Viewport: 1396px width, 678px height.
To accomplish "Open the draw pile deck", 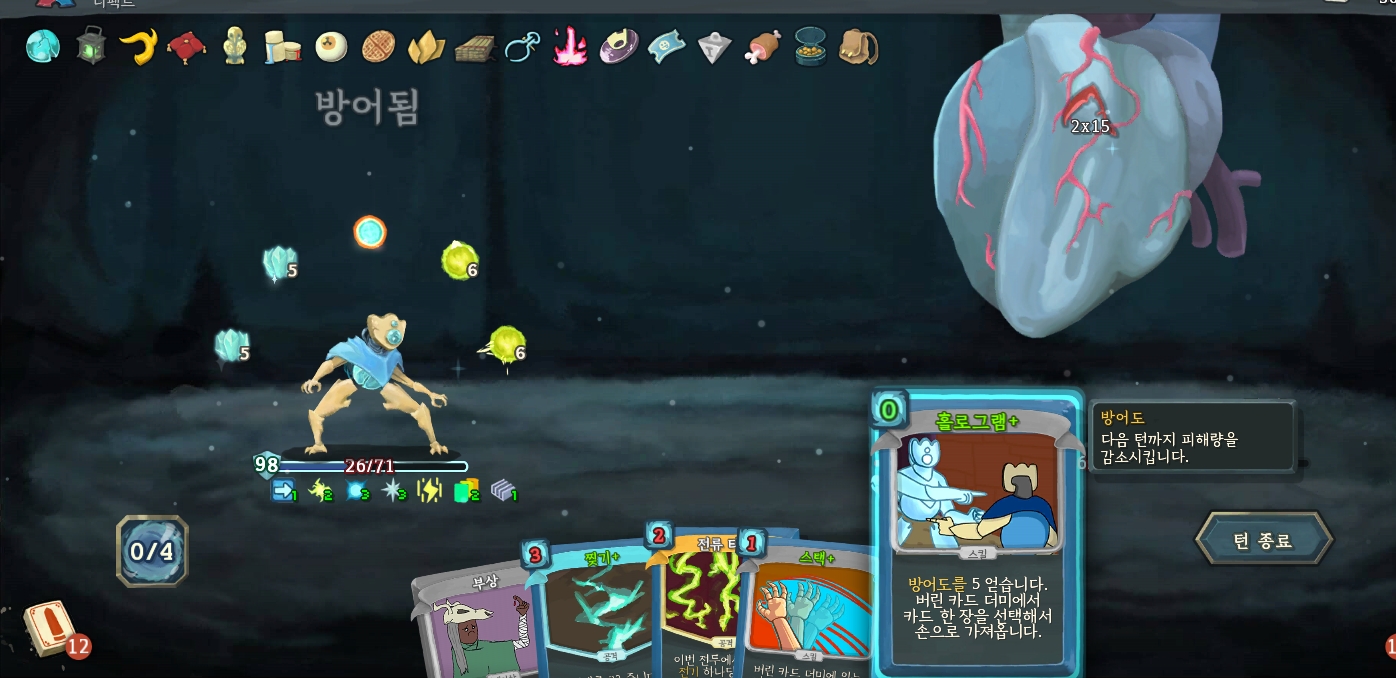I will pos(48,630).
